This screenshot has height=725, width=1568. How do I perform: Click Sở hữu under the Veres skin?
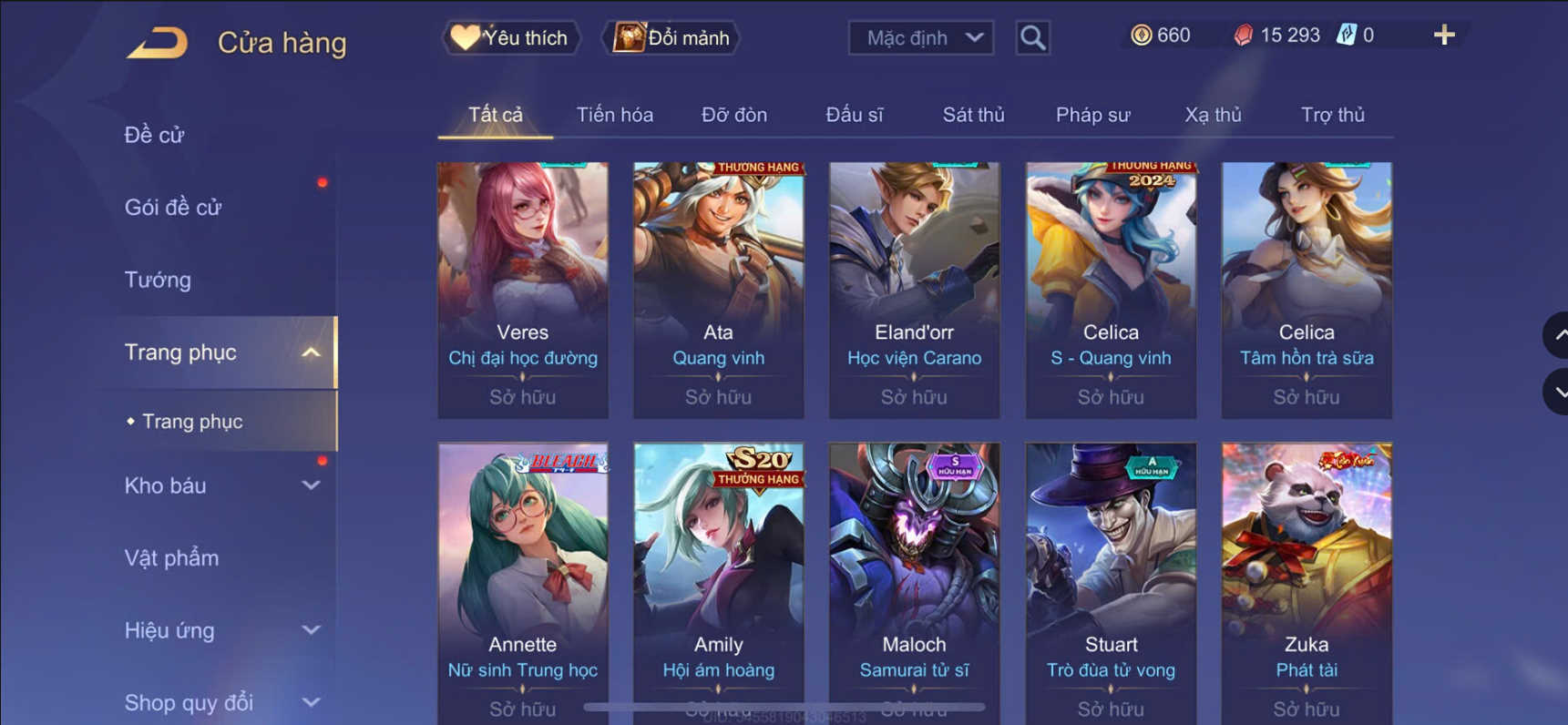pos(522,397)
